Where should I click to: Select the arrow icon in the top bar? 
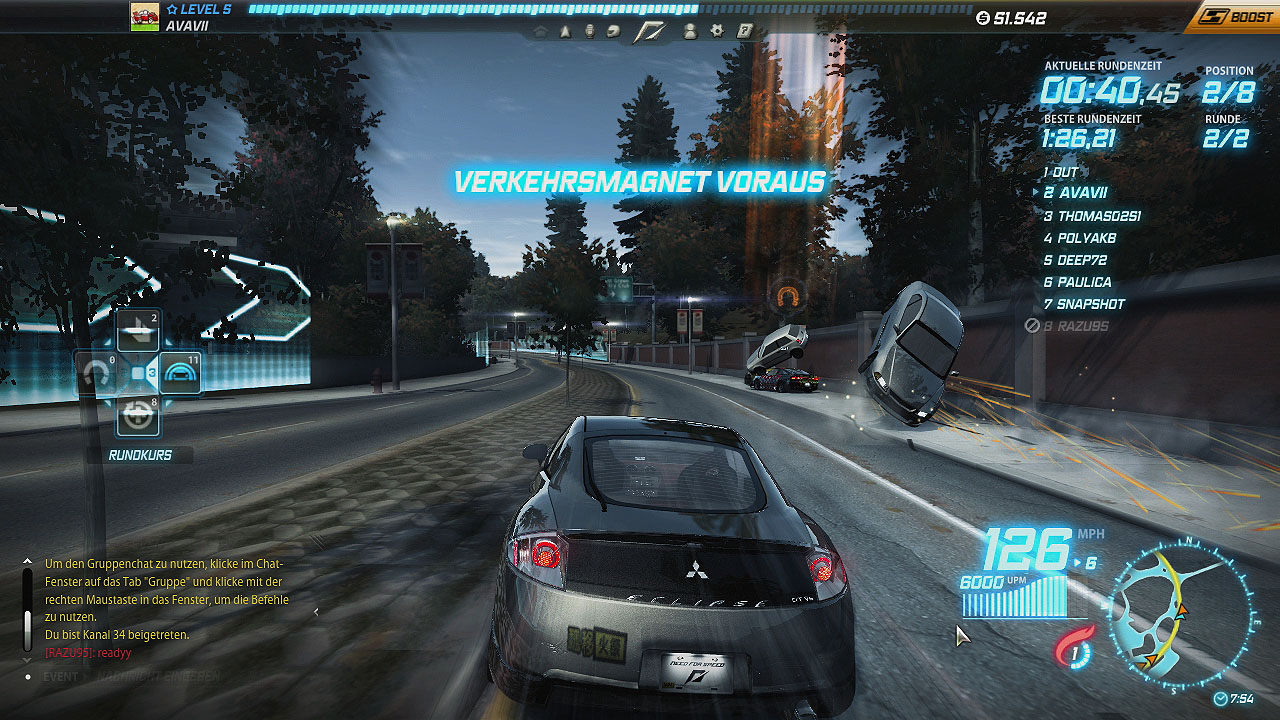[565, 31]
